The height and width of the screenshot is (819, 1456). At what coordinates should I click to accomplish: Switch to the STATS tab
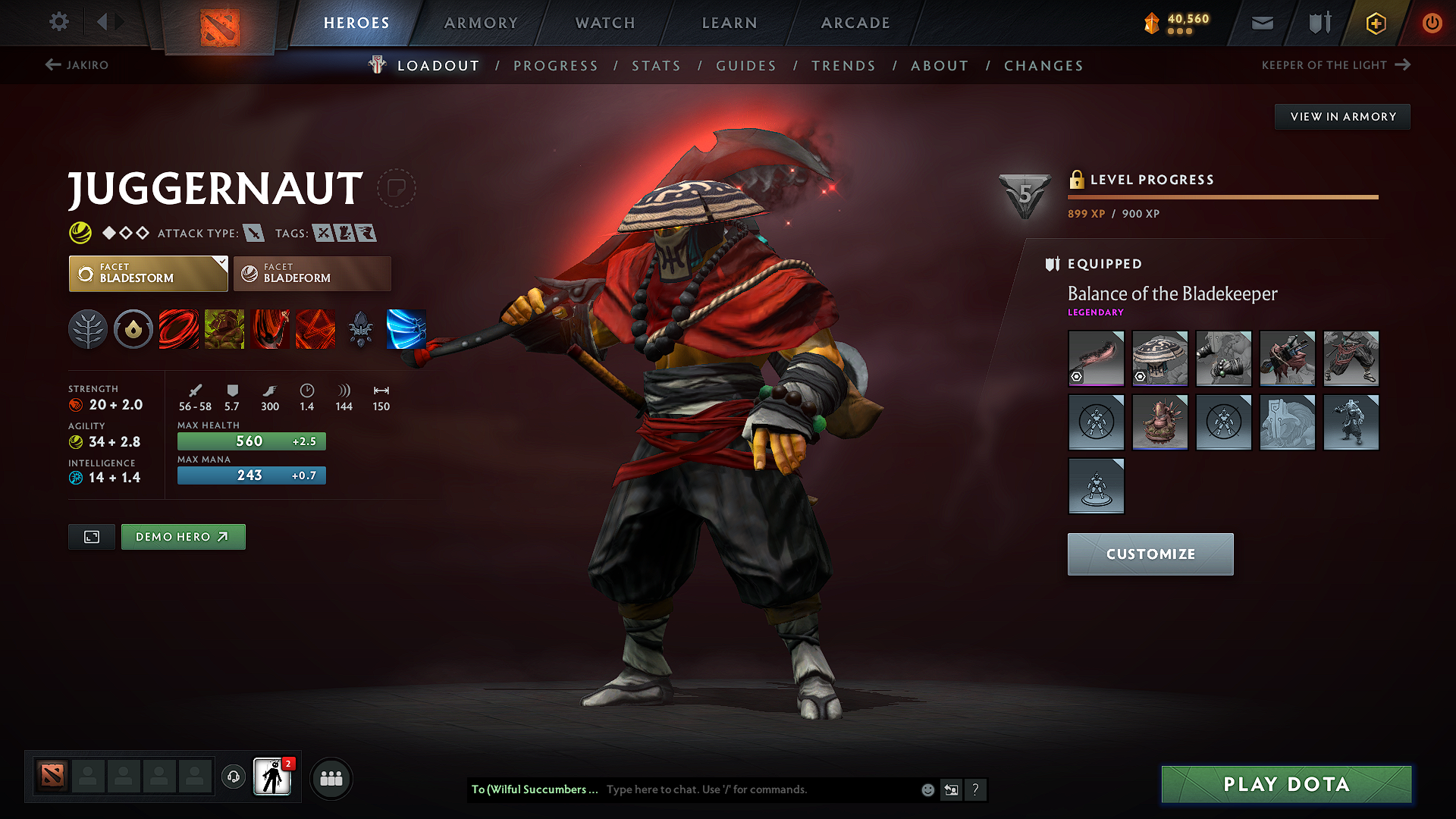click(x=656, y=65)
